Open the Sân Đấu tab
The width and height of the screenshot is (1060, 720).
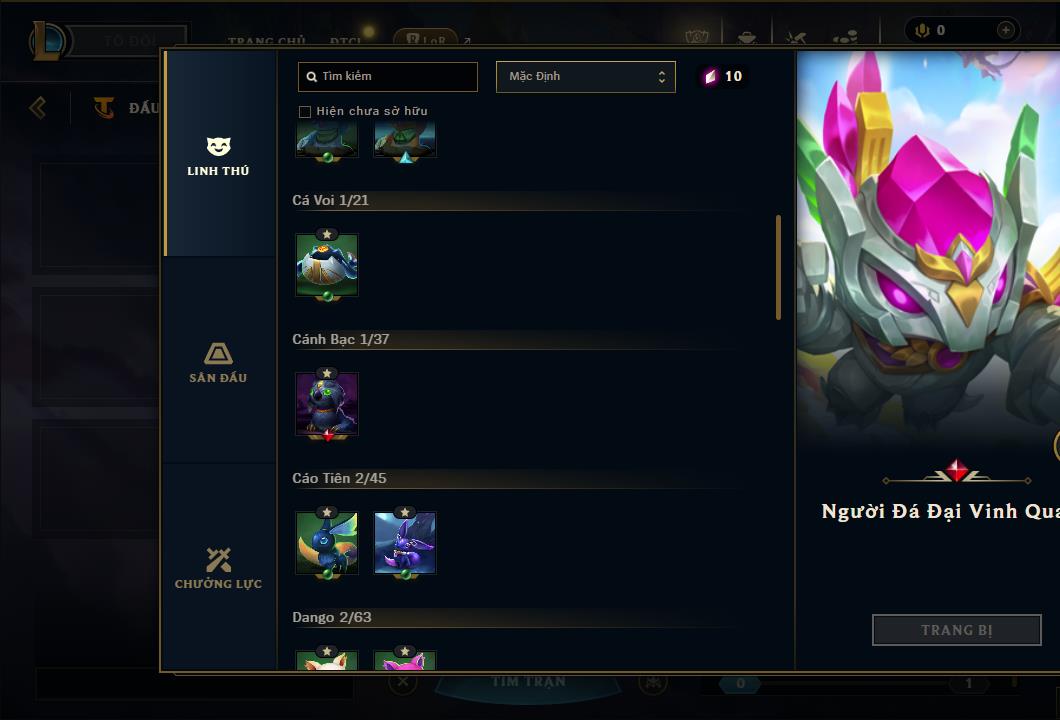click(x=218, y=362)
